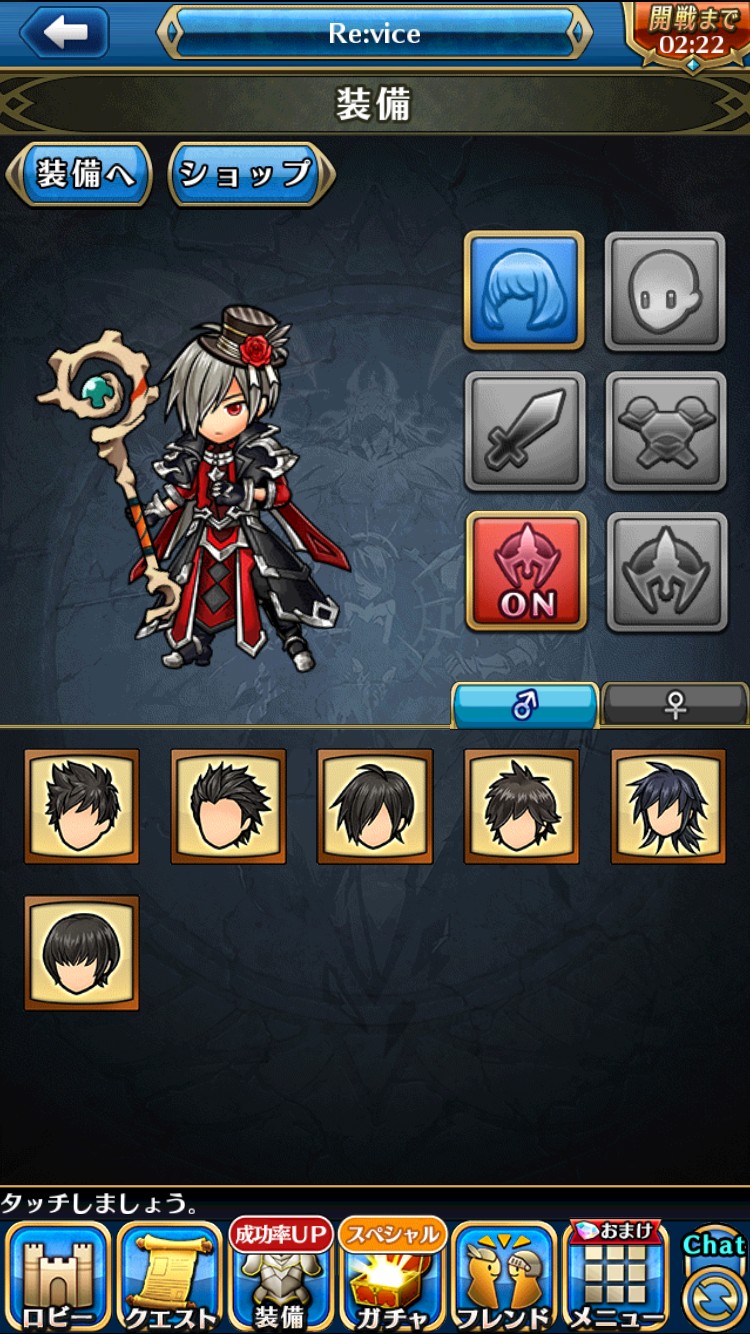Go back with the arrow button
Viewport: 750px width, 1334px height.
coord(65,32)
